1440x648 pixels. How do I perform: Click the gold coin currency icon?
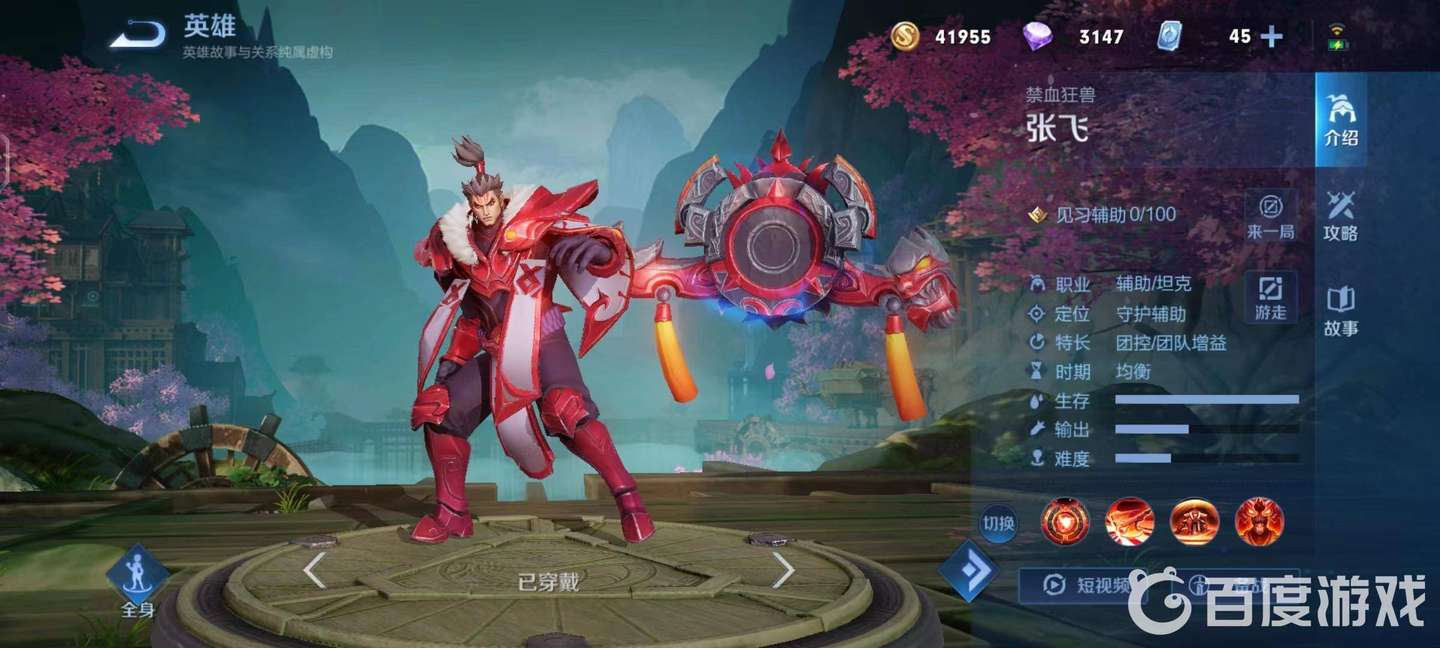(904, 37)
